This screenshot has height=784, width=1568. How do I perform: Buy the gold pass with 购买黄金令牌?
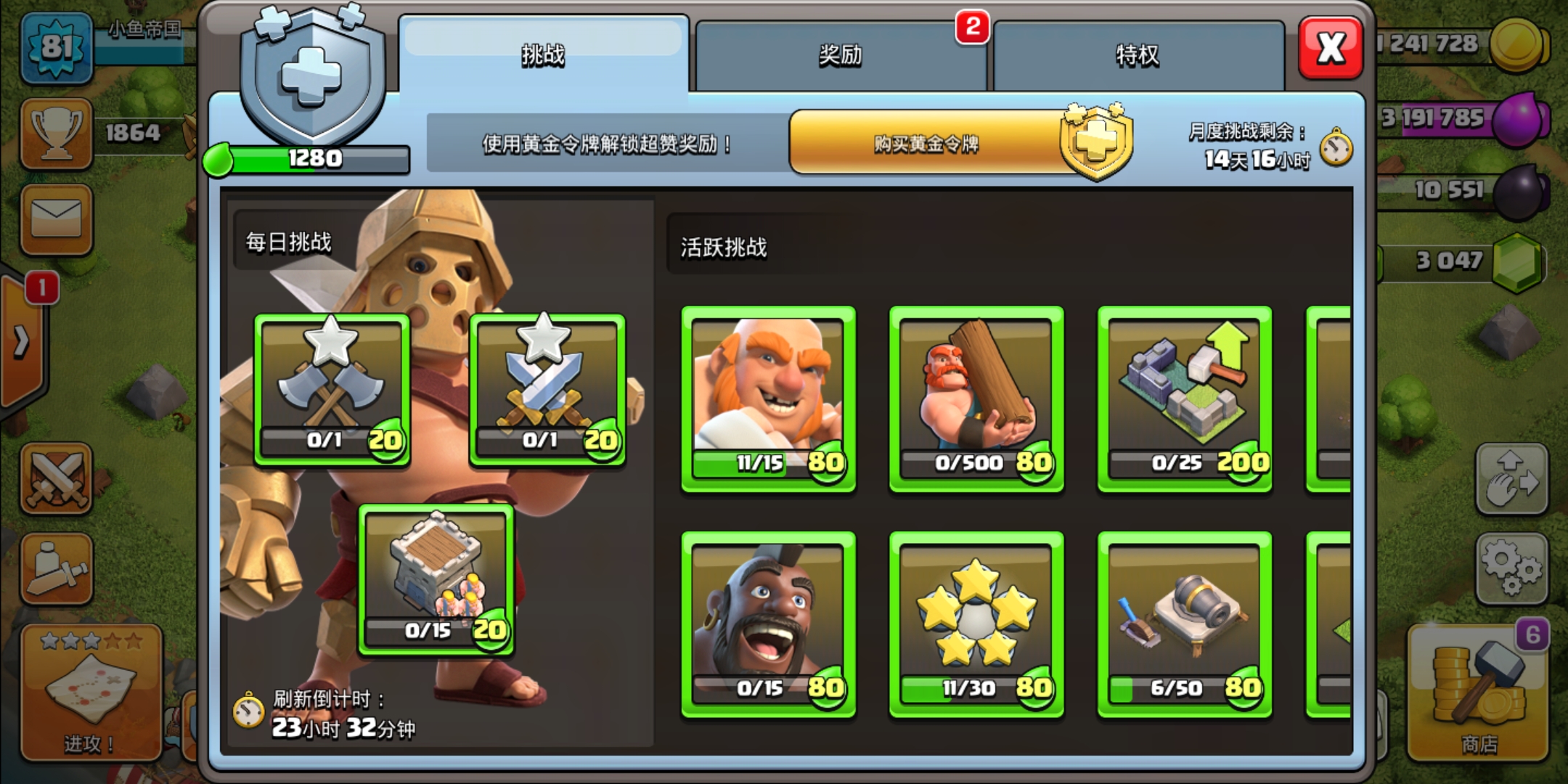coord(926,143)
